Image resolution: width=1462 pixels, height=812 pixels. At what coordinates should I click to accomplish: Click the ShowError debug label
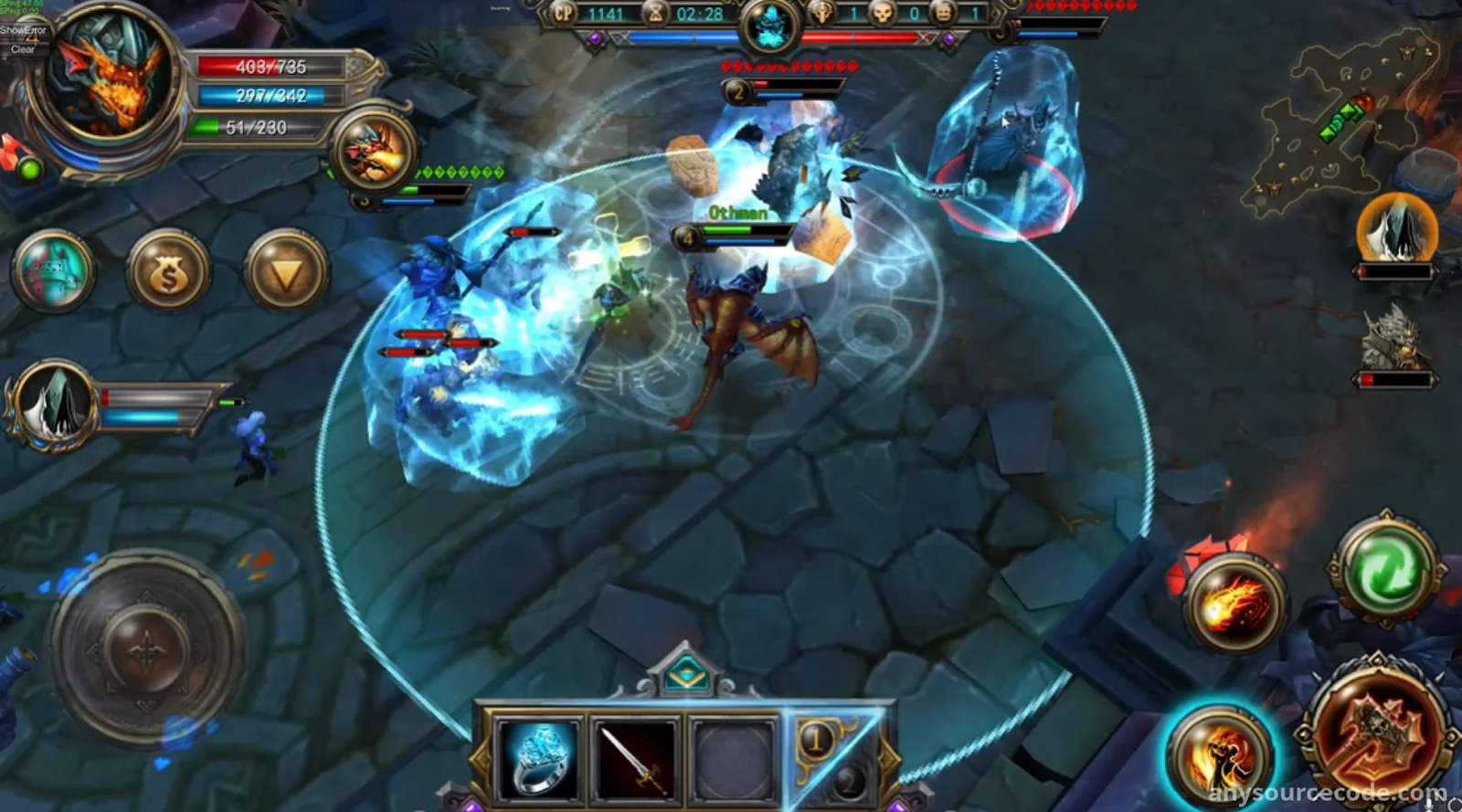click(x=23, y=30)
